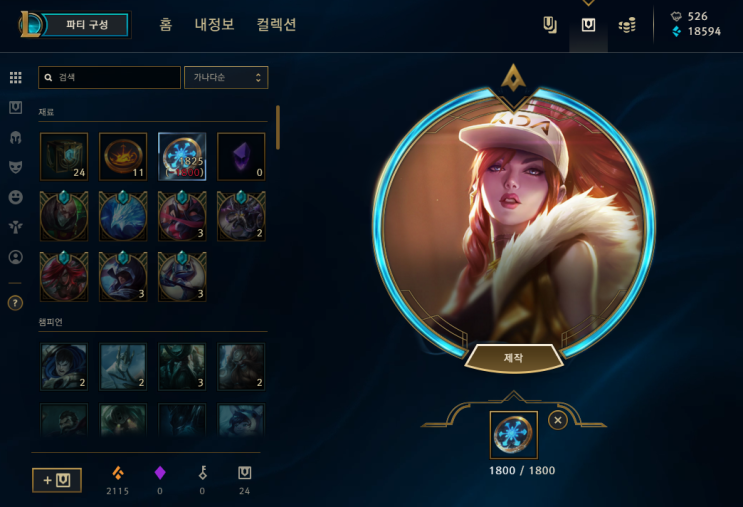The image size is (743, 507).
Task: Filter loot by the helmet champion icon
Action: (x=15, y=137)
